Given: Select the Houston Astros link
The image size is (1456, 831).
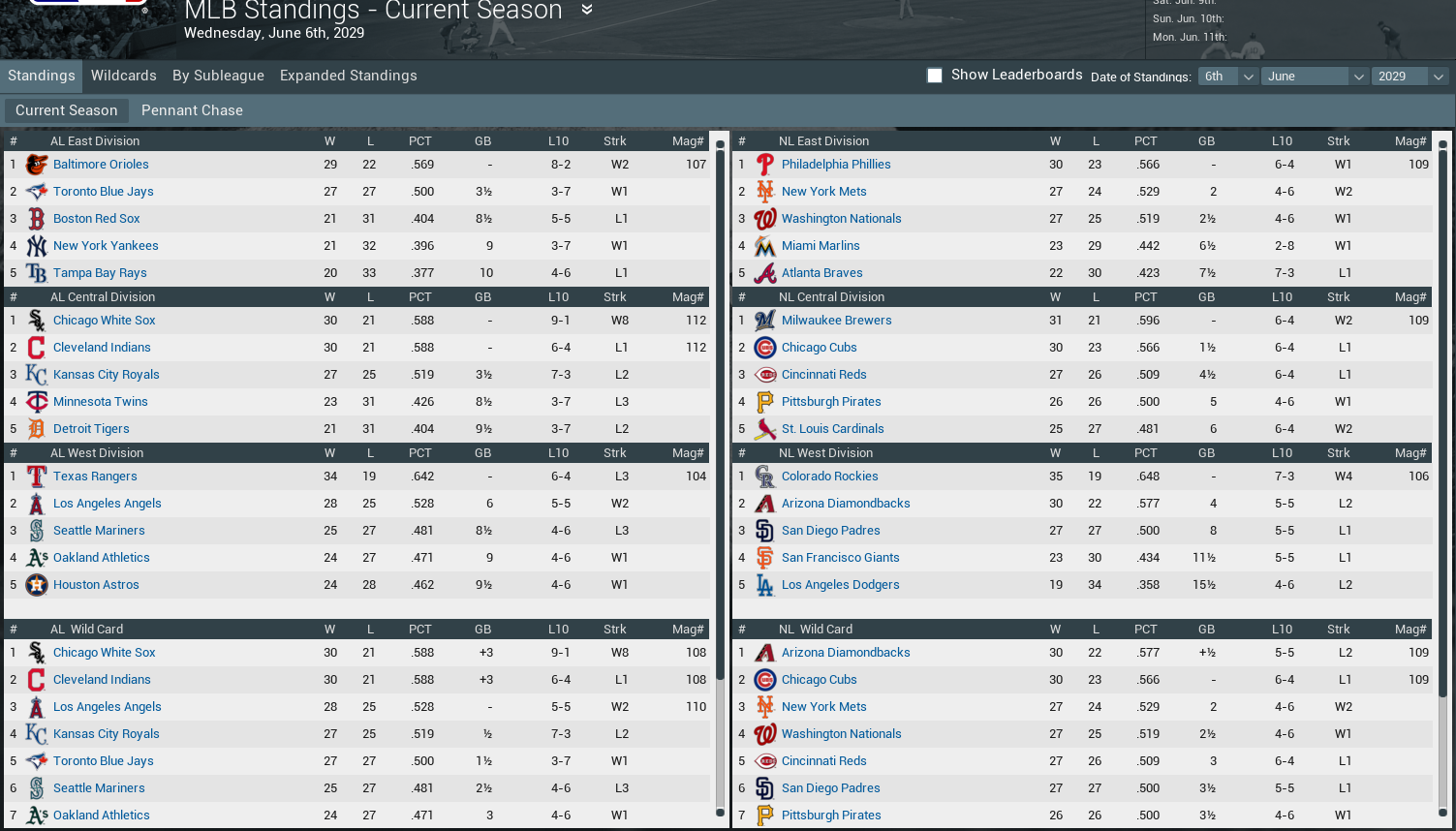Looking at the screenshot, I should pyautogui.click(x=96, y=585).
